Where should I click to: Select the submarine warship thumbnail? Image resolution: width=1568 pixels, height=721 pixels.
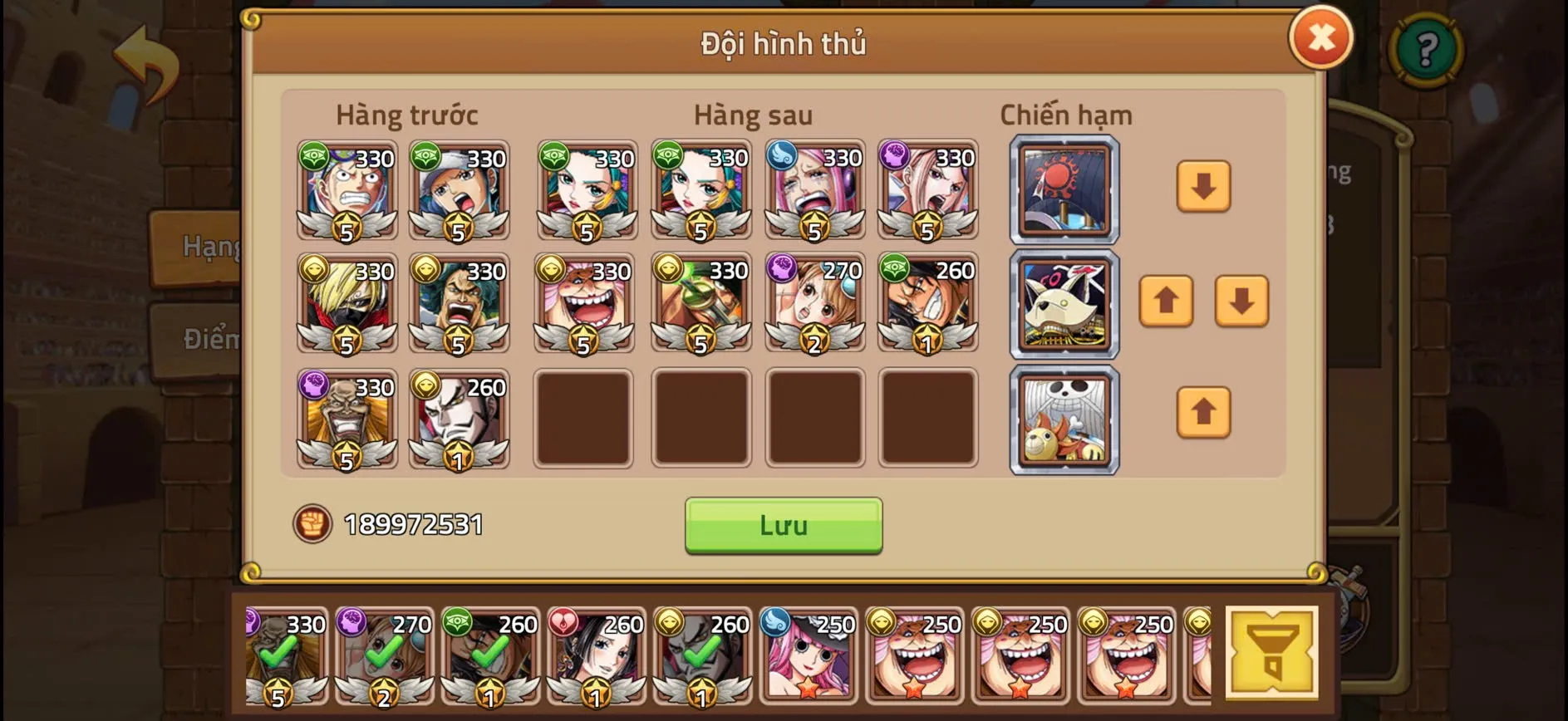pos(1064,305)
